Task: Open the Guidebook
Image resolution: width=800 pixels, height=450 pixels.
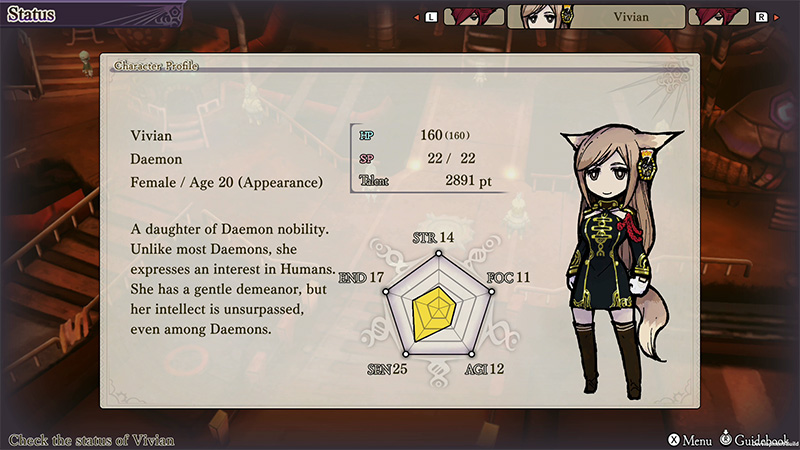Action: point(758,439)
